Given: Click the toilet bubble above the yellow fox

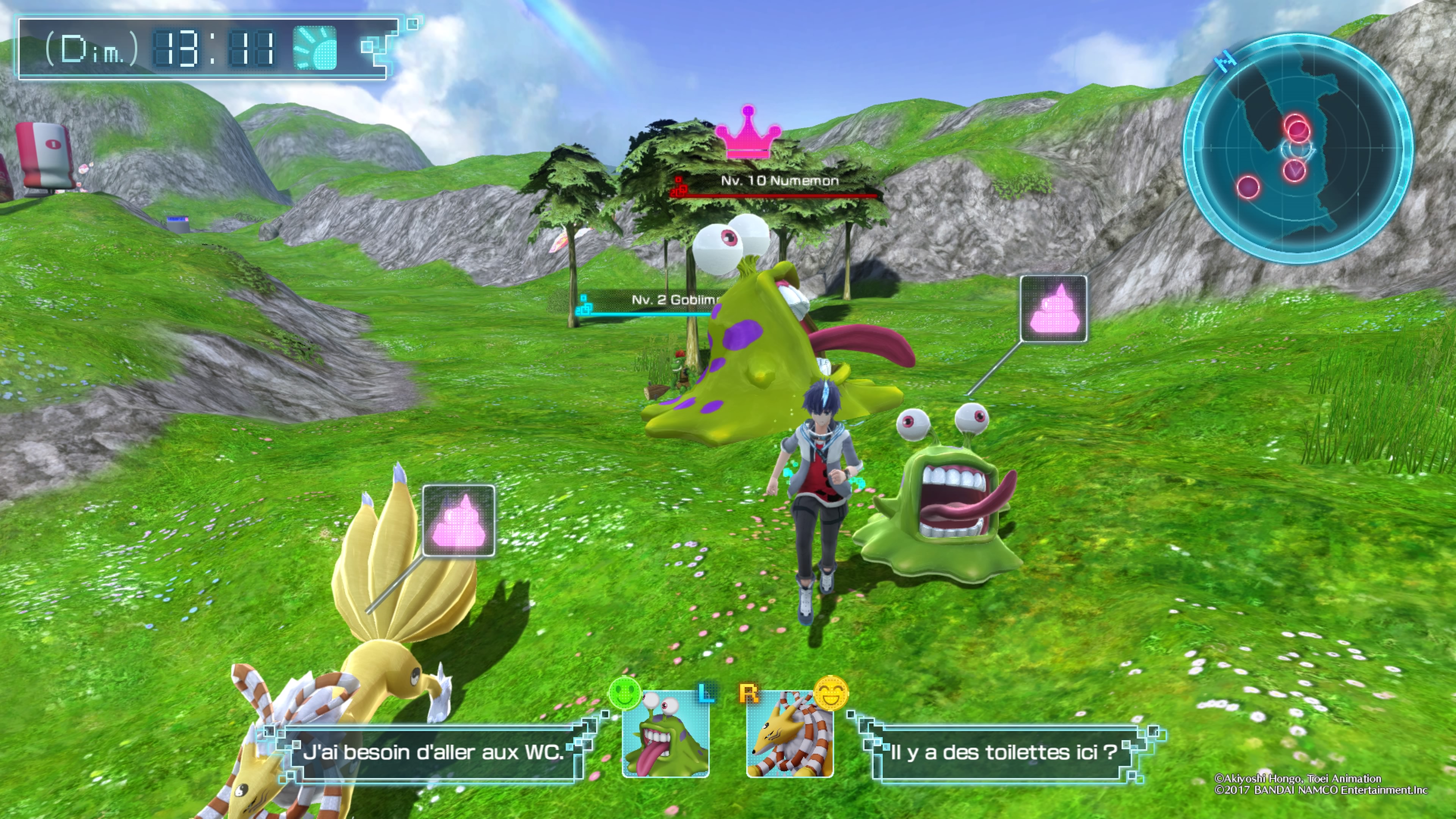Looking at the screenshot, I should pos(458,521).
